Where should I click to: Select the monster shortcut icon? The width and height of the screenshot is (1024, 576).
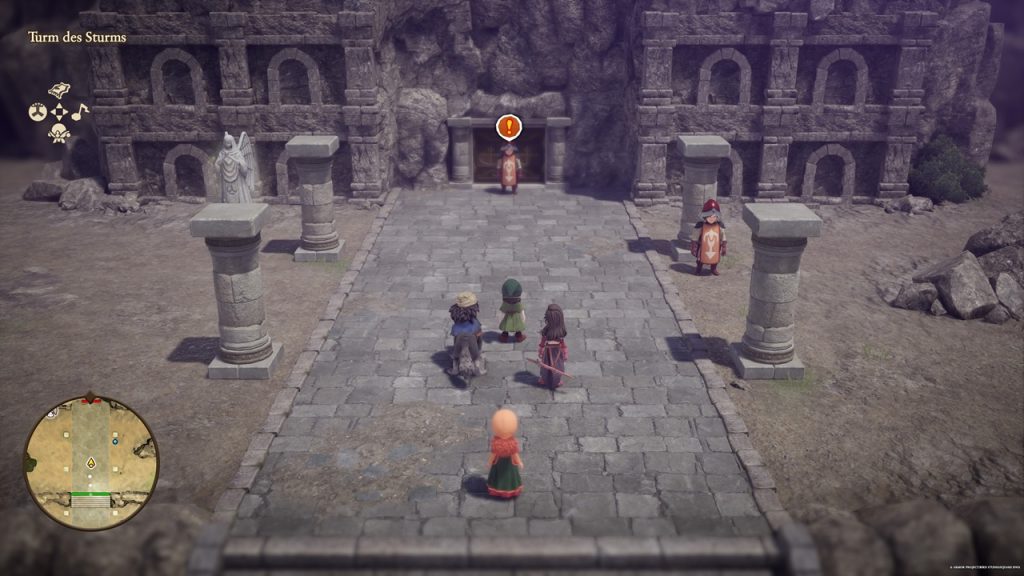click(59, 134)
